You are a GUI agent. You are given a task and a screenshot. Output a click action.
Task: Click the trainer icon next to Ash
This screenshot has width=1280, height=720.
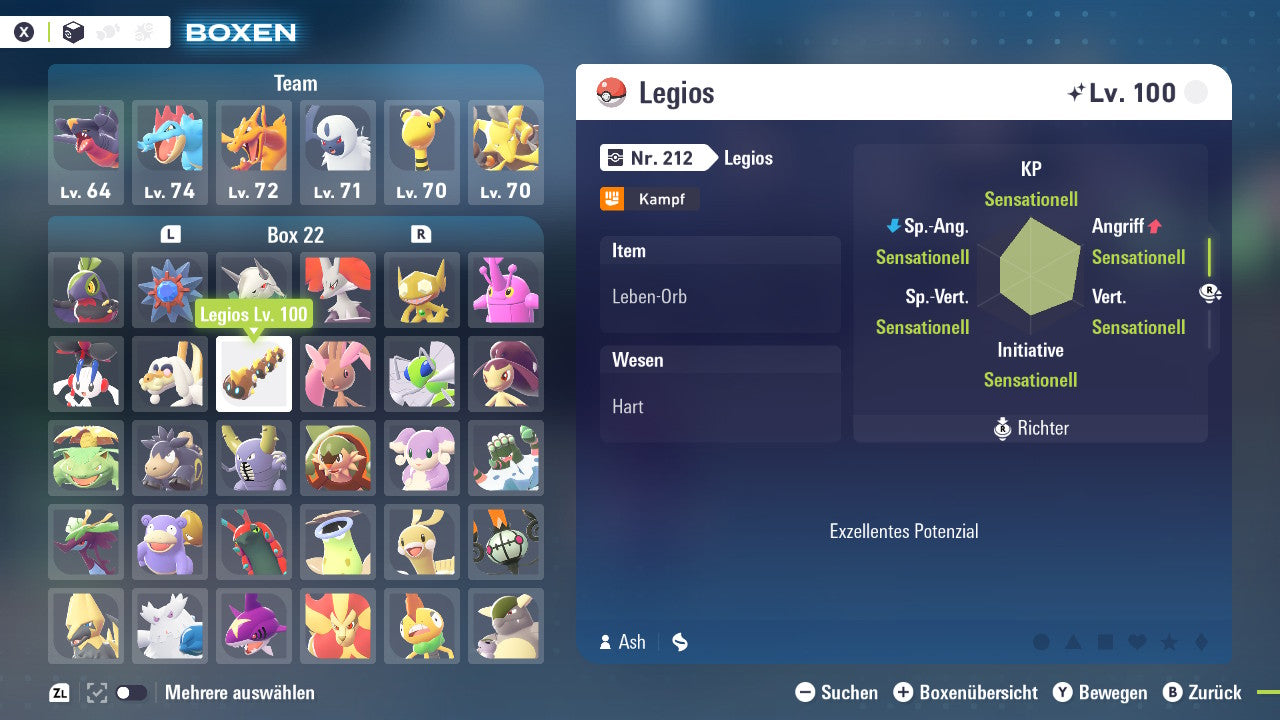point(607,642)
